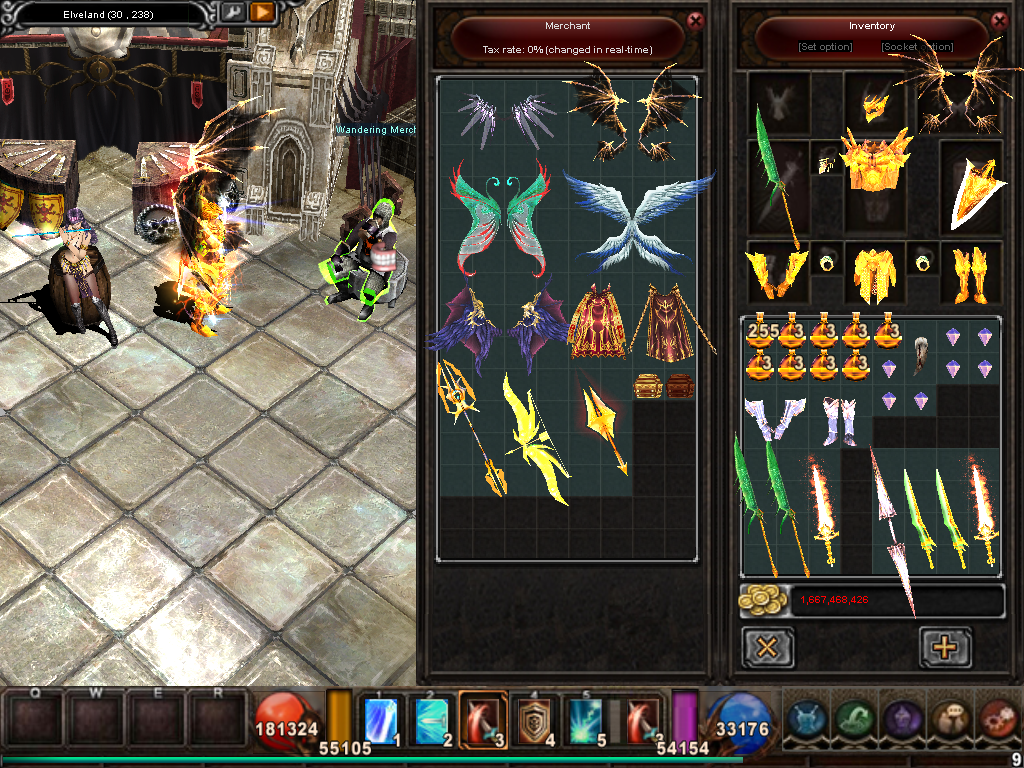
Task: Select the potion stack labeled 255
Action: click(761, 334)
